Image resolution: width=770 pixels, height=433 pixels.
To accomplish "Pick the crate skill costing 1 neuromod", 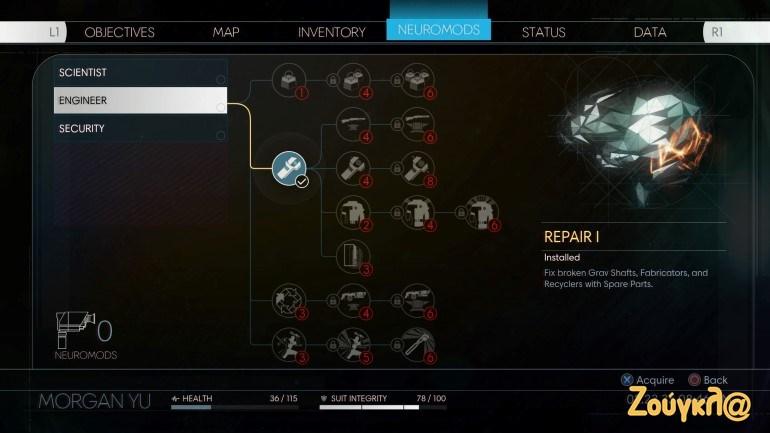I will (290, 79).
